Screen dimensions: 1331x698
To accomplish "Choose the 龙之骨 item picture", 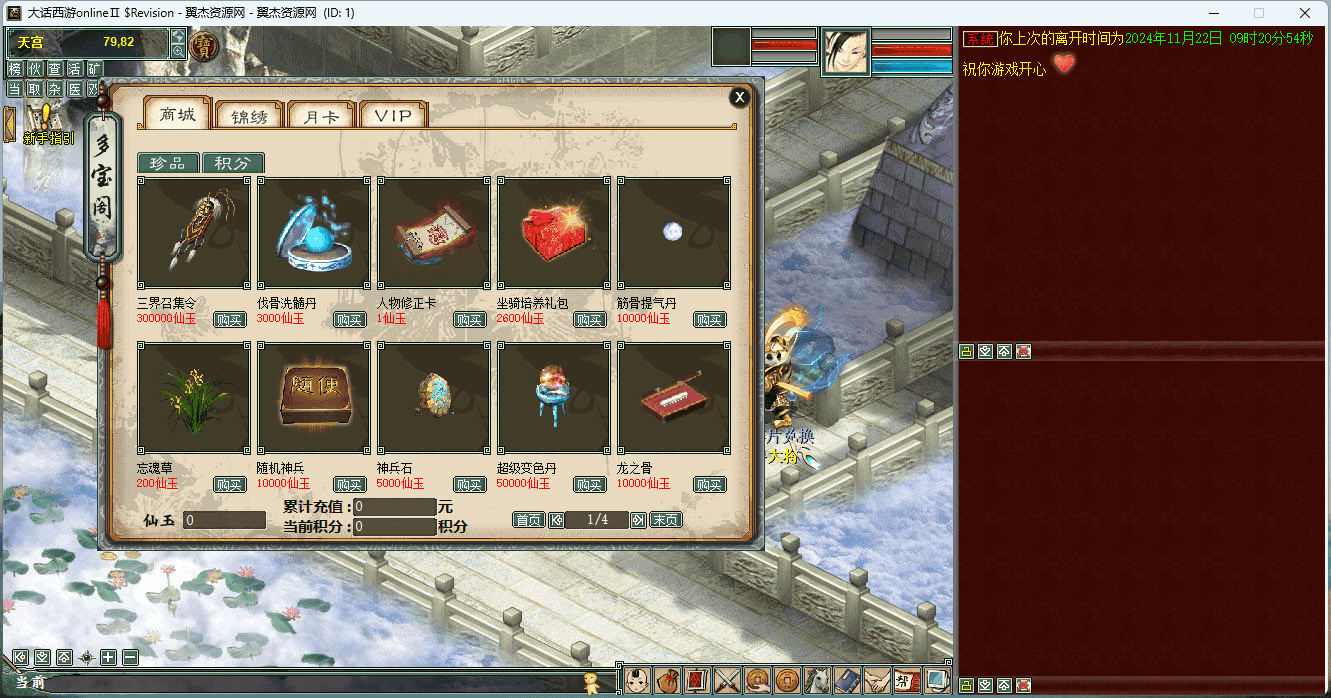I will click(x=674, y=397).
